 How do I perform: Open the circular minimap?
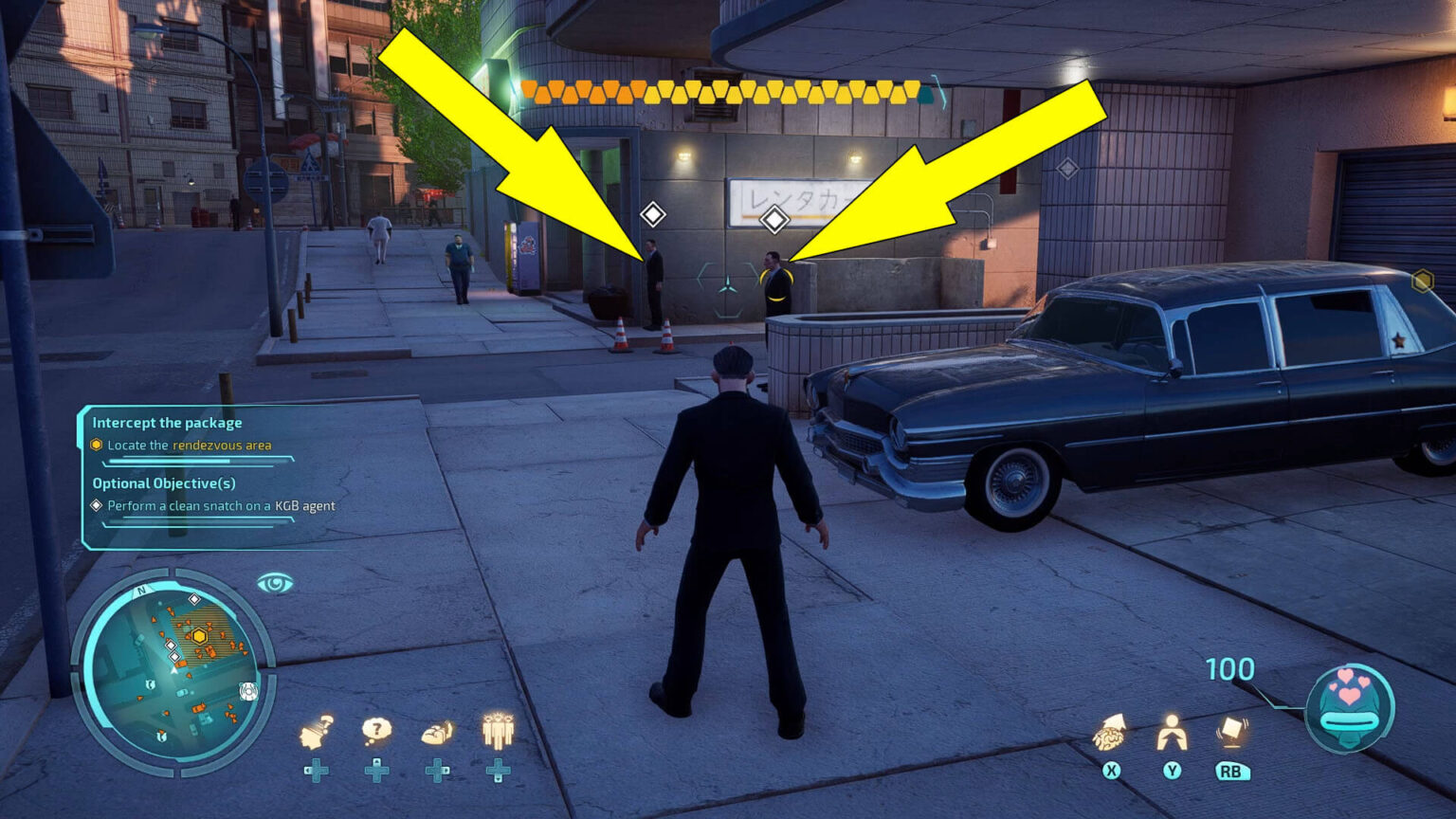(172, 667)
